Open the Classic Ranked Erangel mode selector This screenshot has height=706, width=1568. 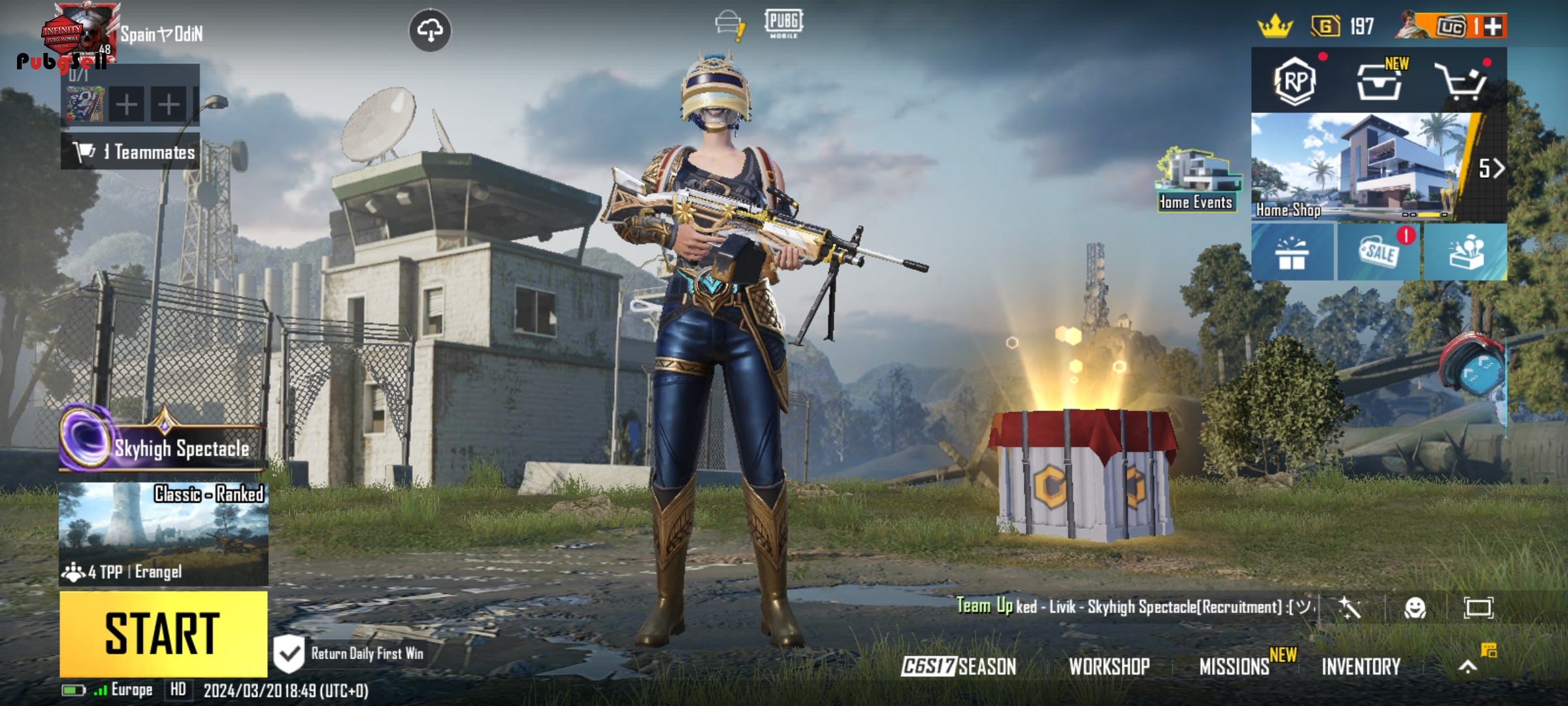pos(163,533)
